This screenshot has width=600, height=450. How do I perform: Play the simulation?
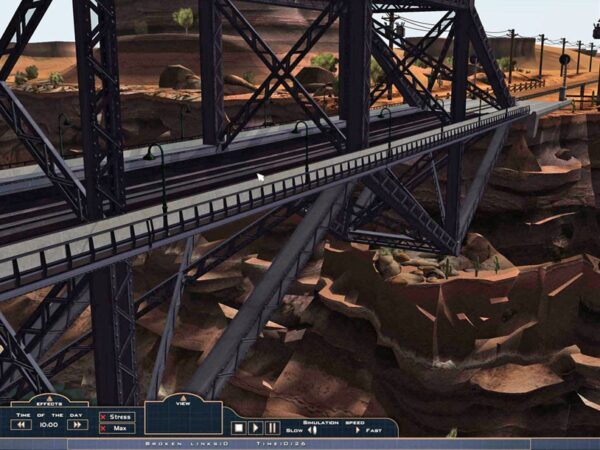[255, 428]
